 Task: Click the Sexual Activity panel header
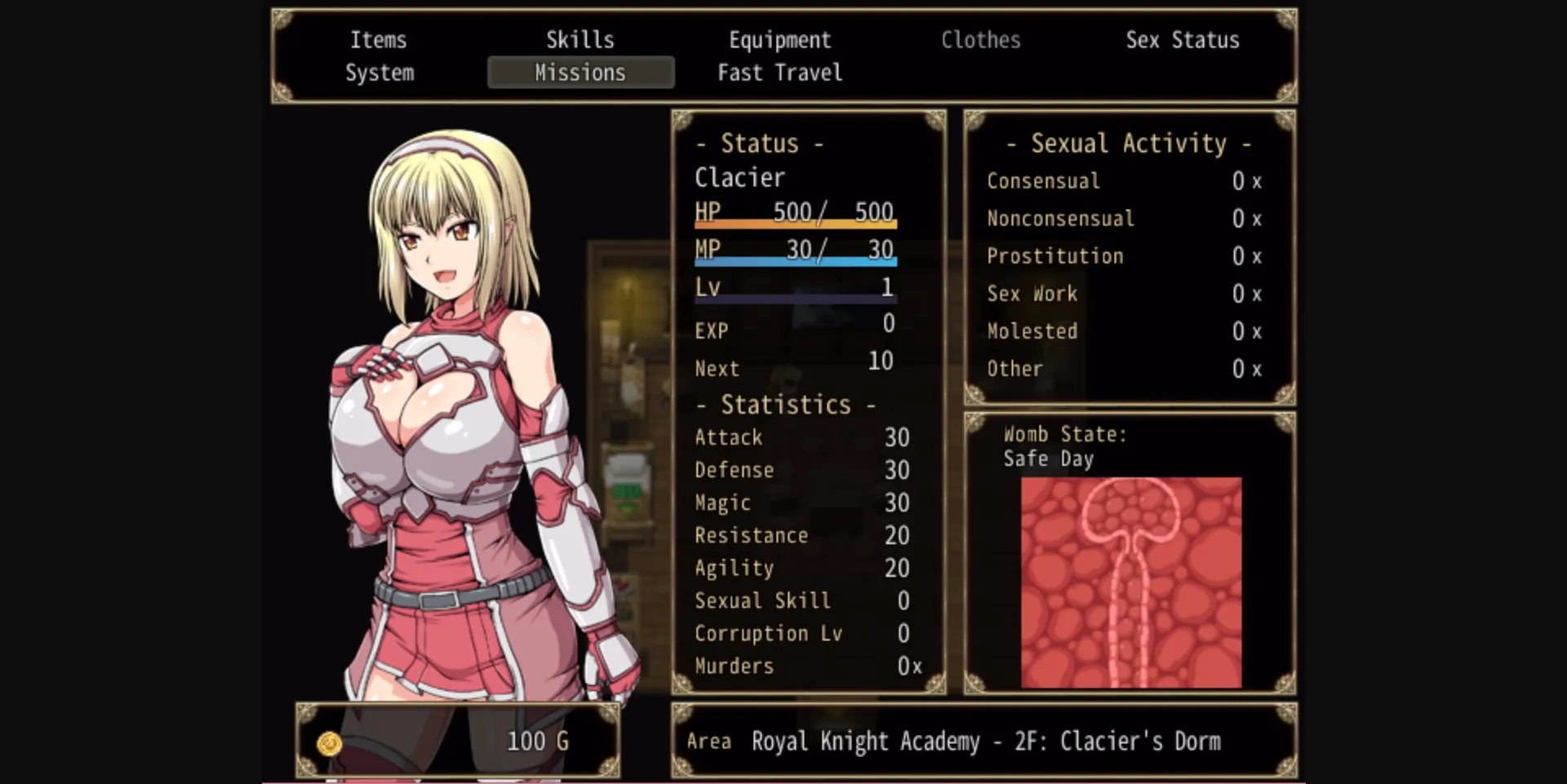click(1126, 143)
